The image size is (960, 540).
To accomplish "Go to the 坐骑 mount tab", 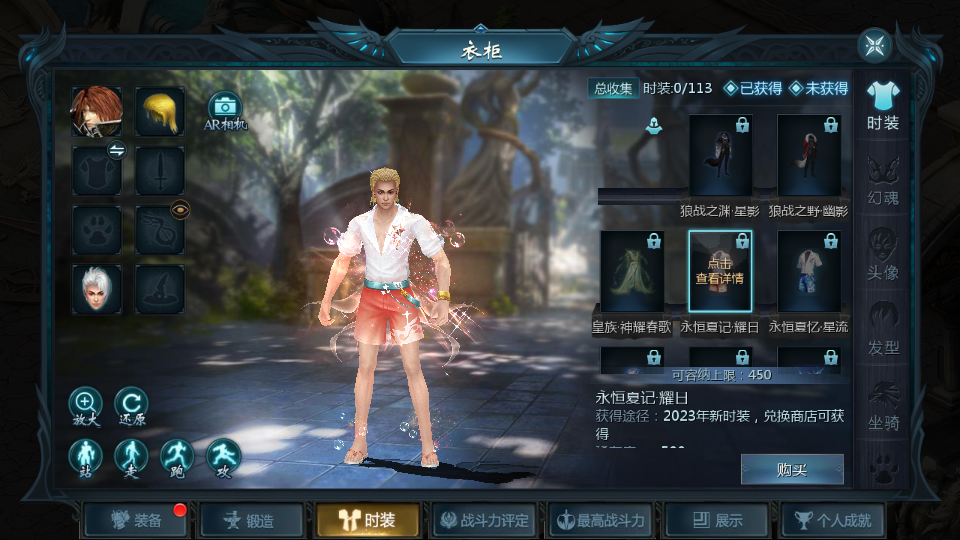I will pyautogui.click(x=882, y=405).
